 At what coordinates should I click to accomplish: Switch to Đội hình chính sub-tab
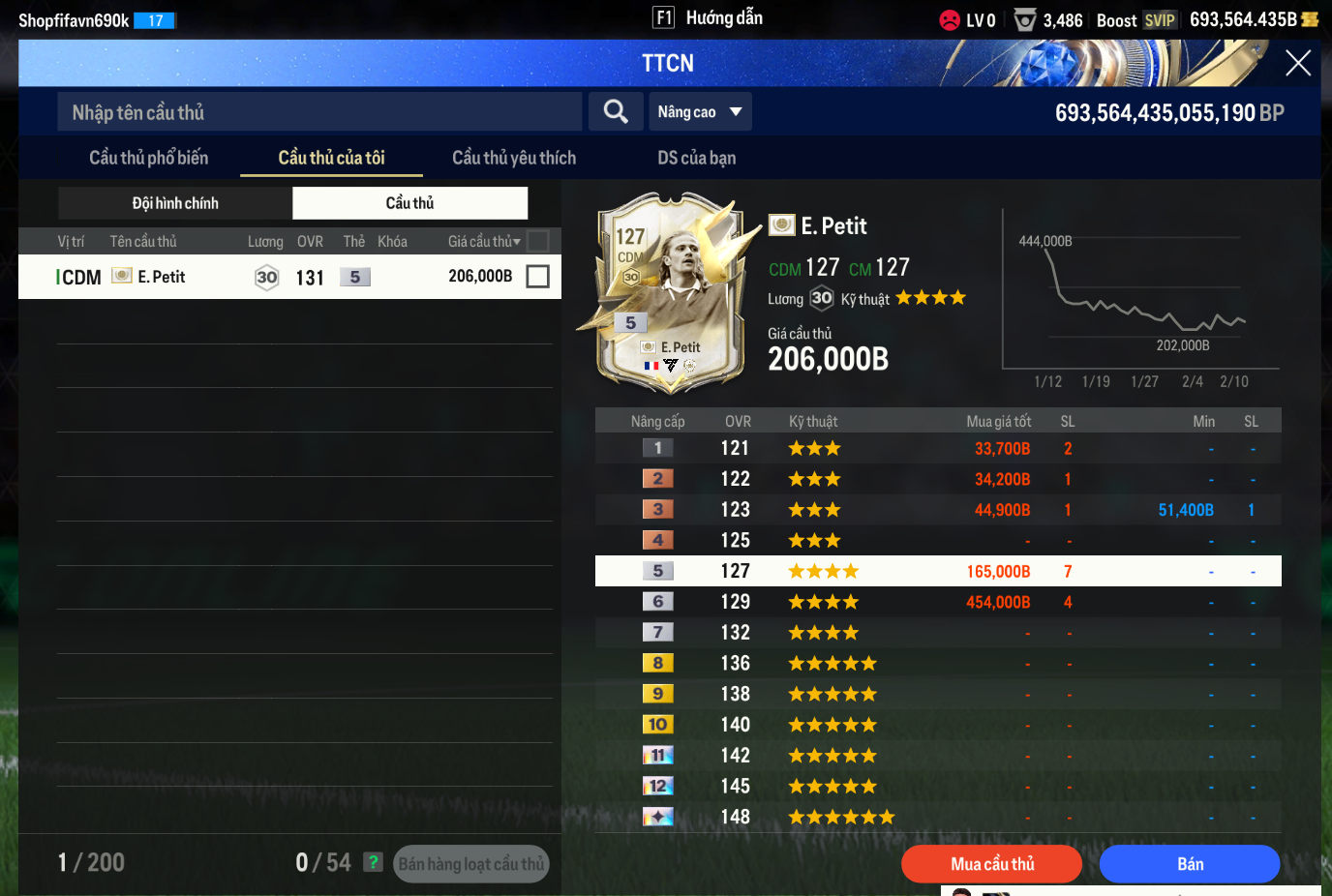pos(175,203)
